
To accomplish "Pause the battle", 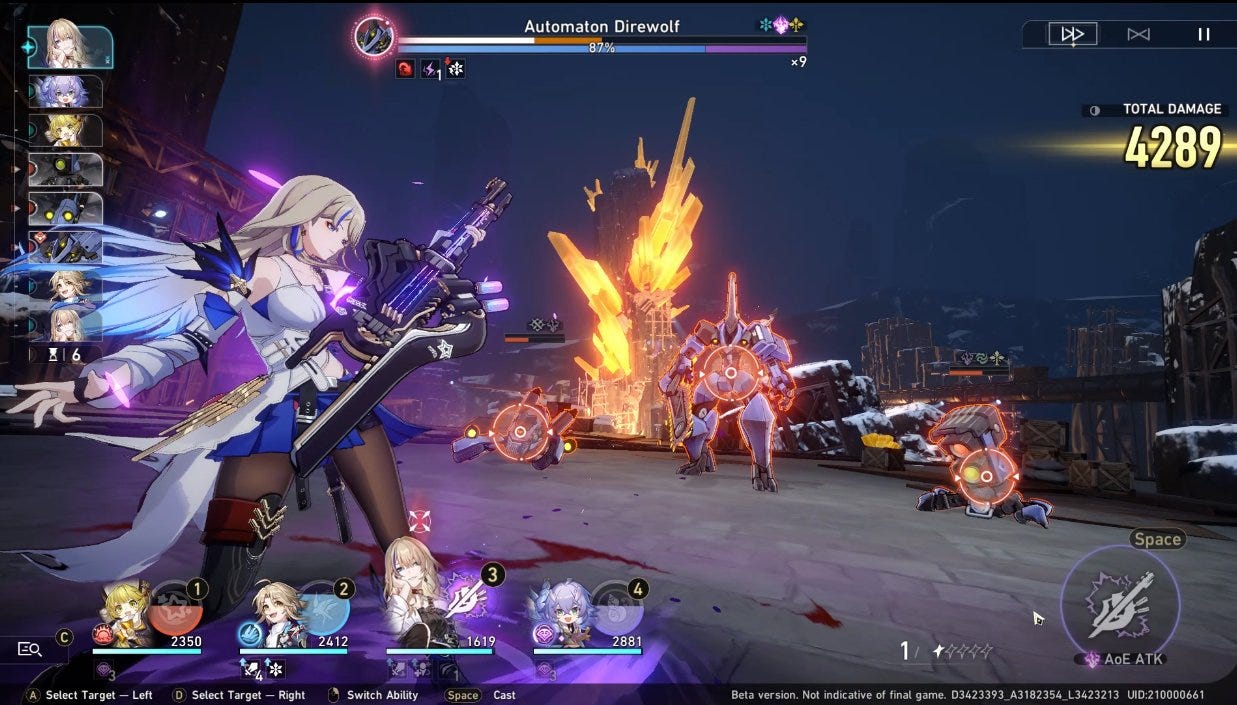I will pyautogui.click(x=1204, y=34).
